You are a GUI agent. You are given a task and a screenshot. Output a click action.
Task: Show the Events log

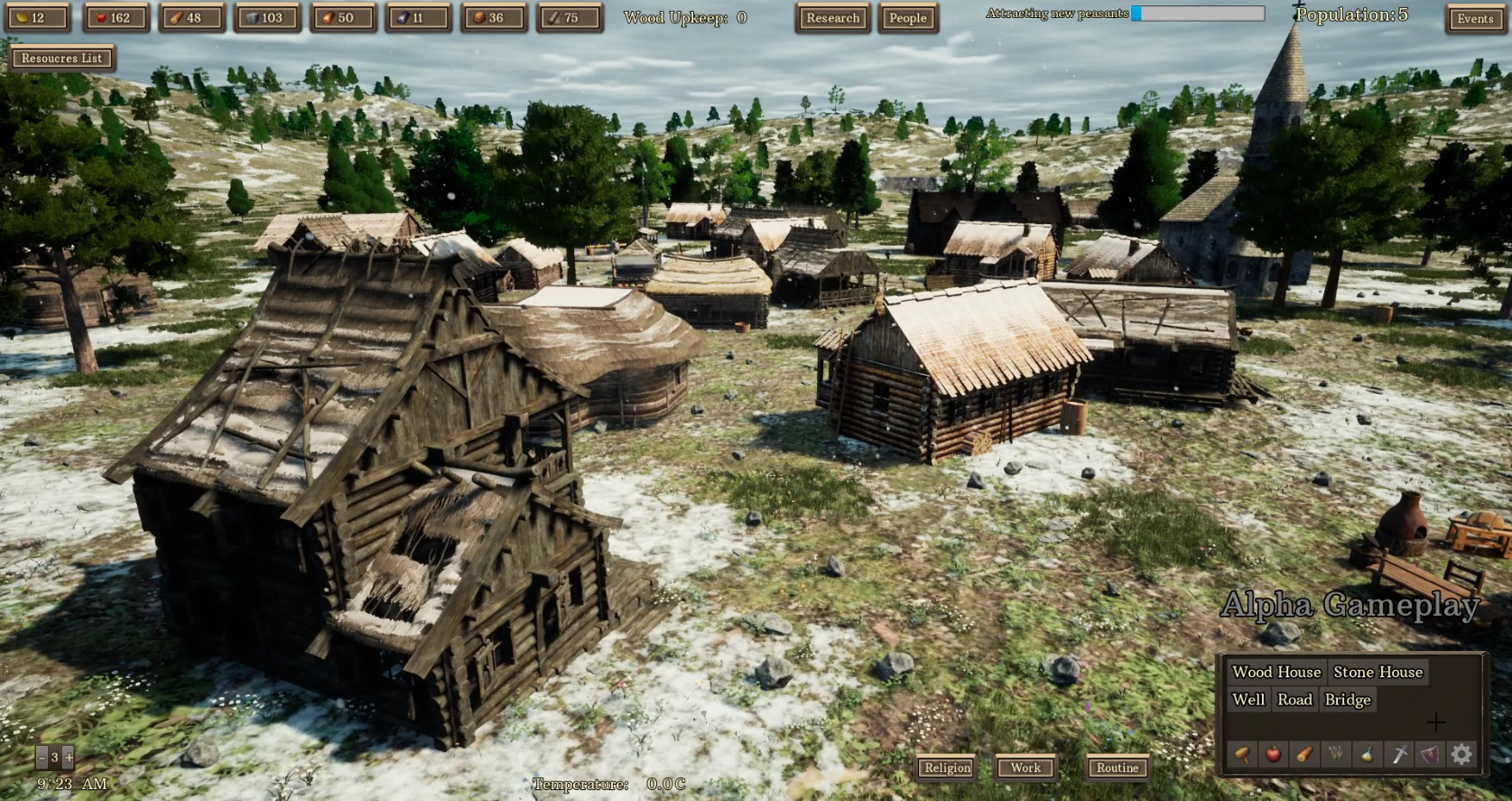coord(1475,19)
